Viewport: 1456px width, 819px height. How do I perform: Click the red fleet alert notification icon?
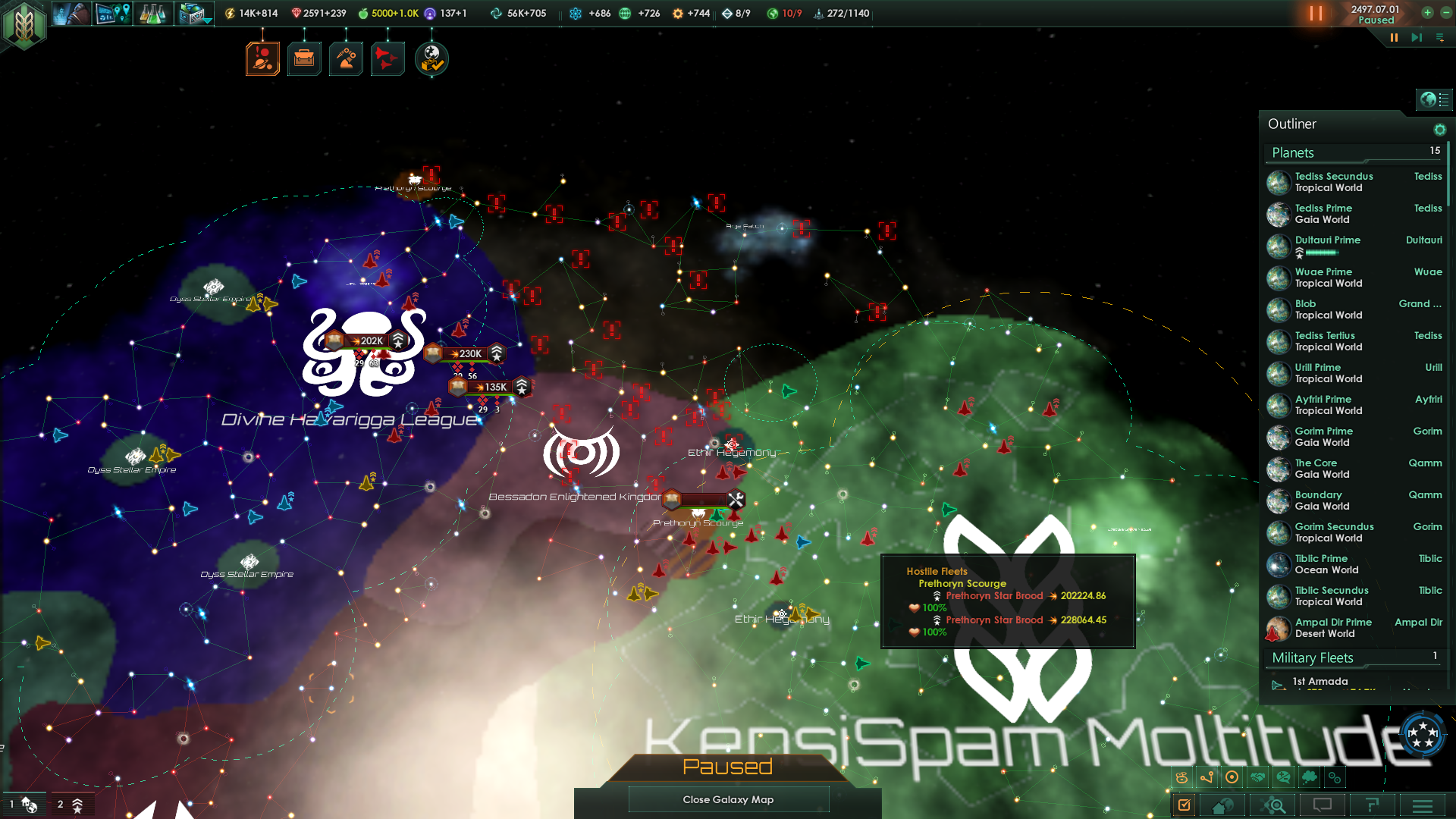(387, 58)
